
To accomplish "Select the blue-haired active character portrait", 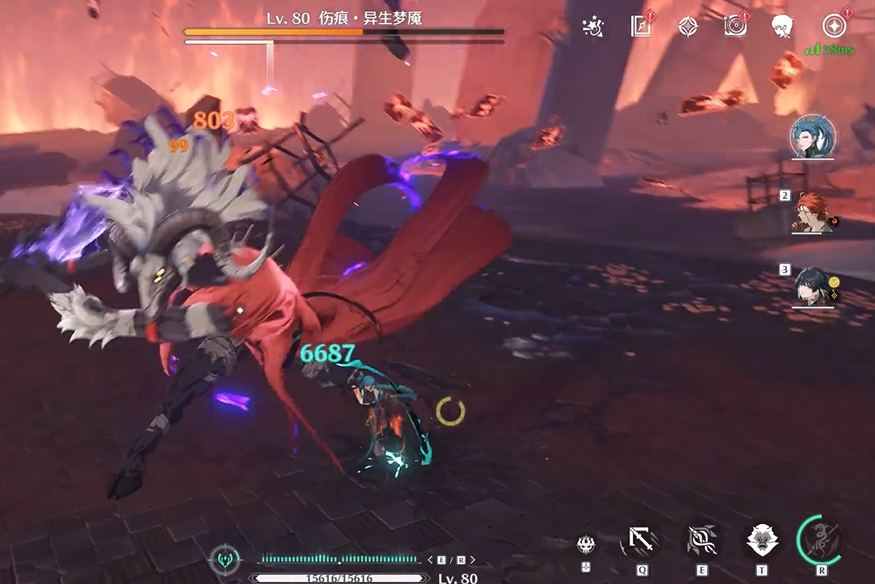I will (812, 137).
